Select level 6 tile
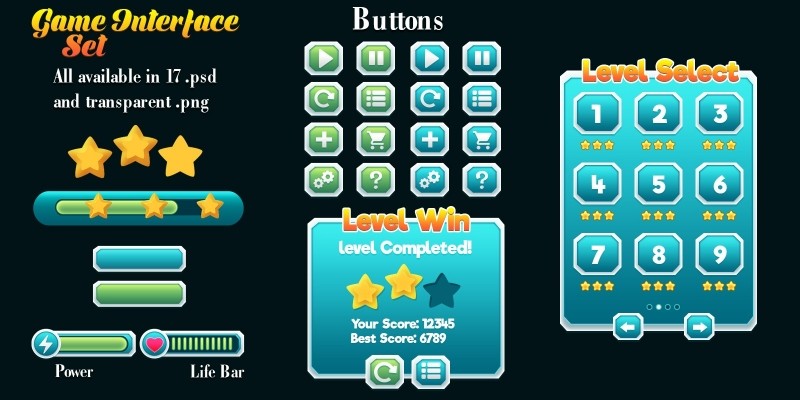The image size is (800, 400). coord(718,184)
